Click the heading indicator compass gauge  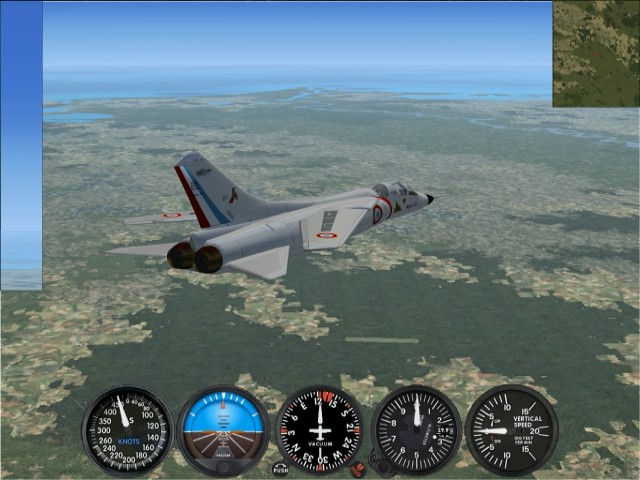[320, 430]
